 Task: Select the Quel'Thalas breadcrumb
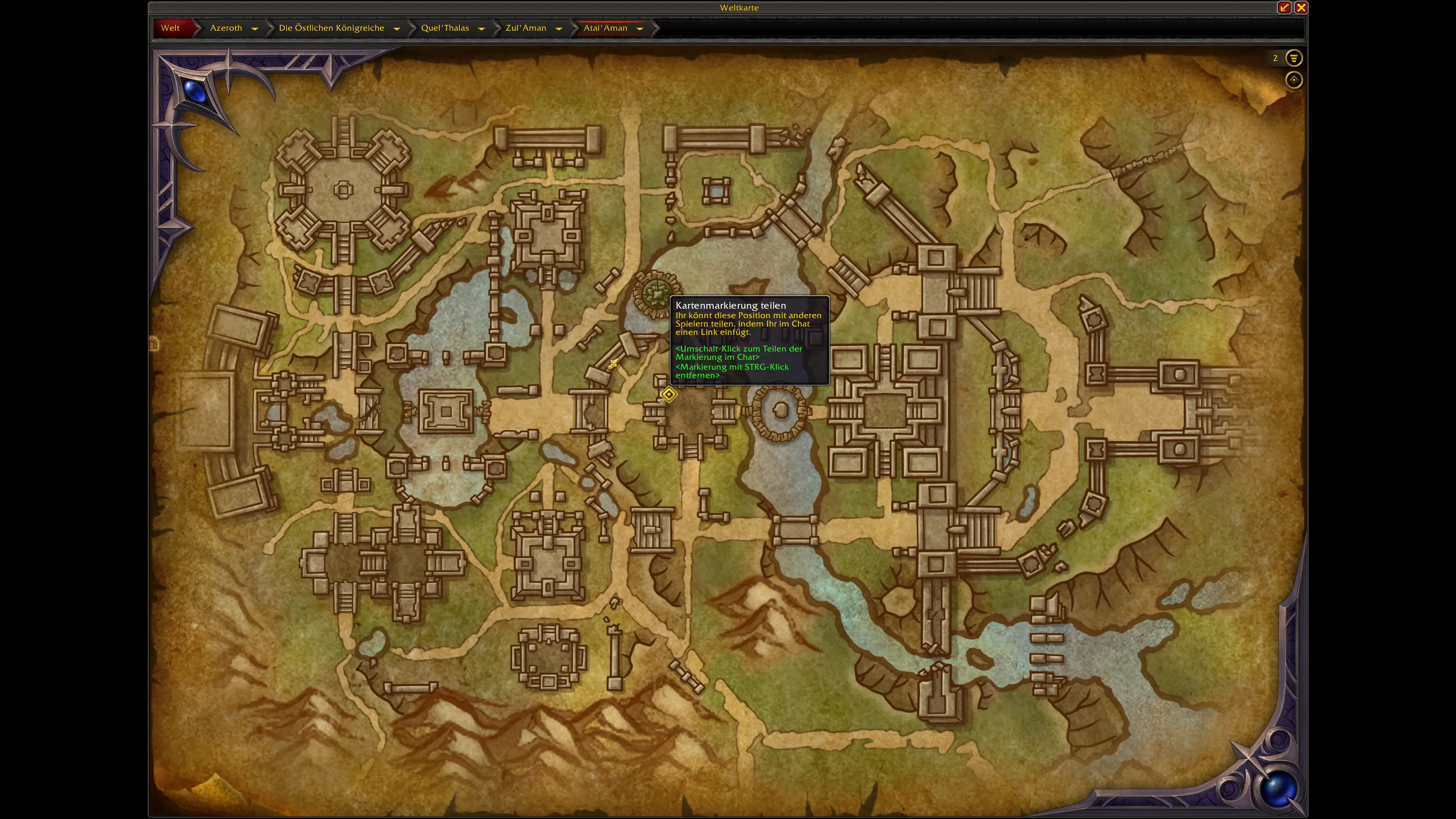pos(445,28)
